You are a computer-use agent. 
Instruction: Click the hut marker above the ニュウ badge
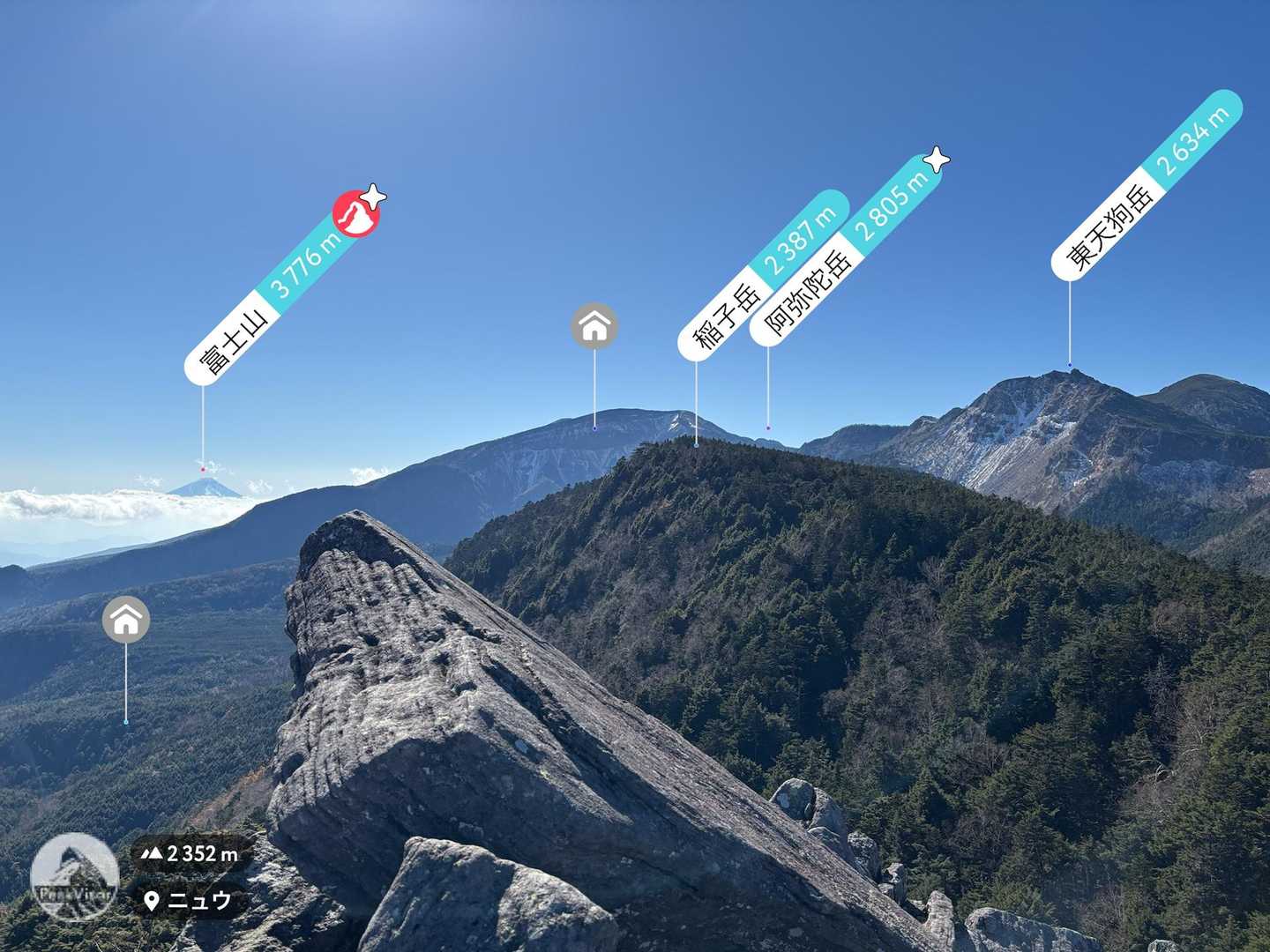(126, 620)
